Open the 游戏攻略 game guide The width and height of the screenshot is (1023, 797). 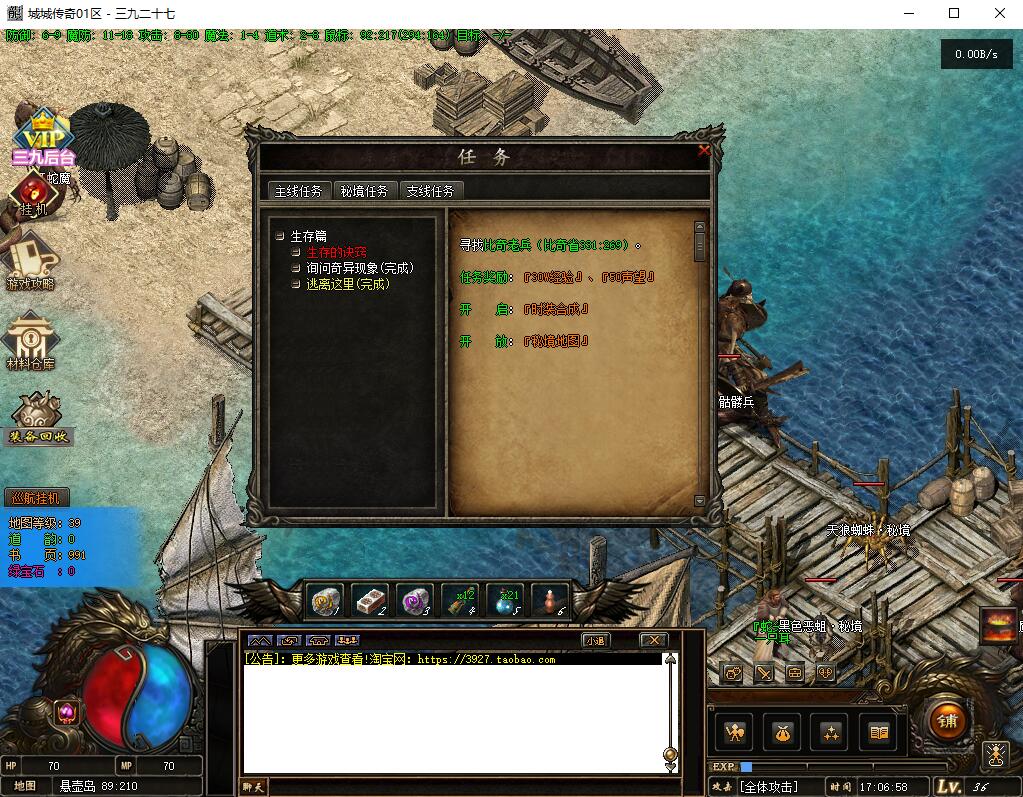tap(31, 261)
